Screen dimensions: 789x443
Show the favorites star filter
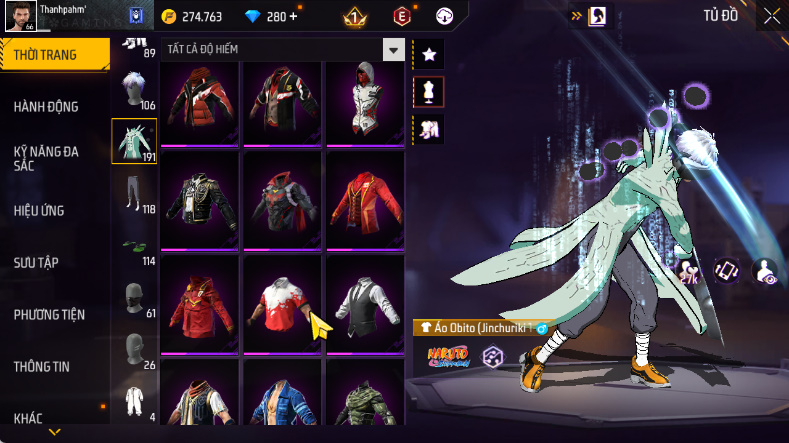tap(428, 54)
